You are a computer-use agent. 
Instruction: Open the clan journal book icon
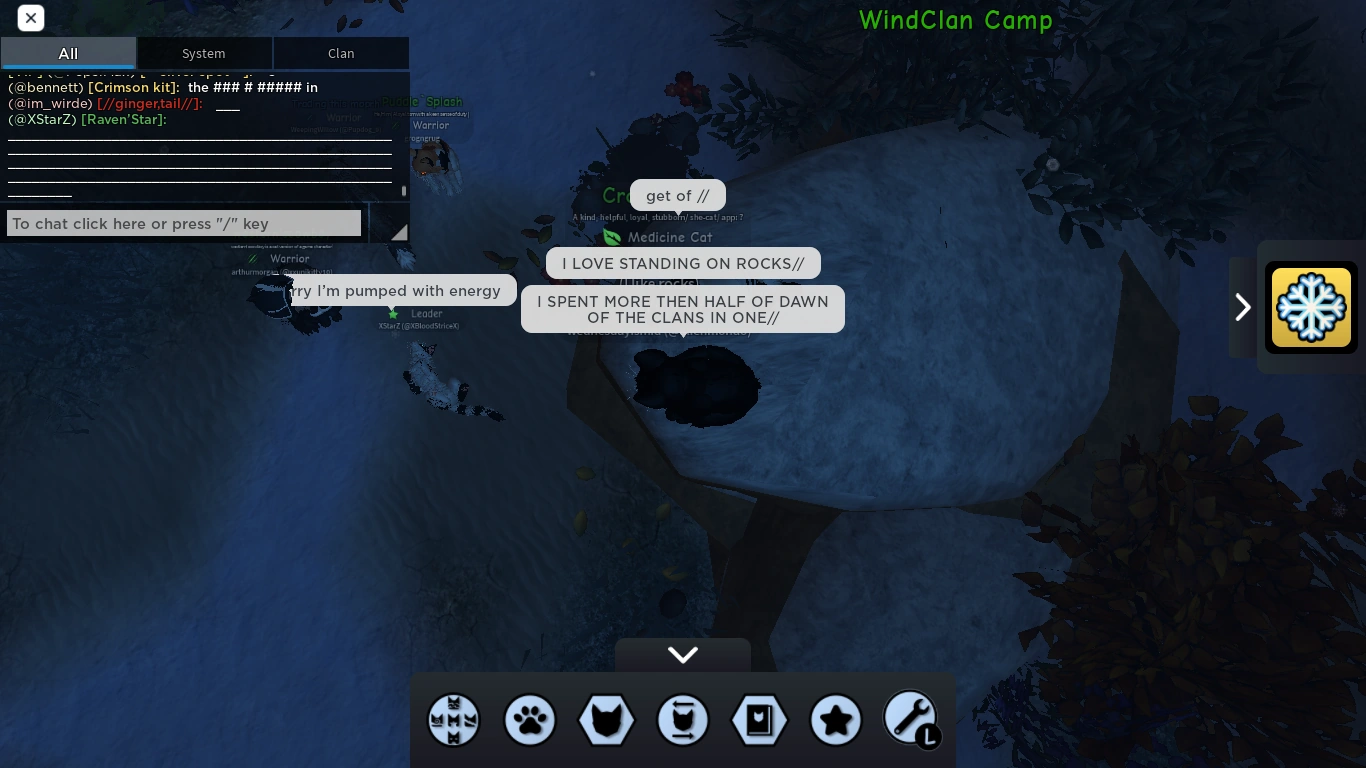tap(759, 720)
